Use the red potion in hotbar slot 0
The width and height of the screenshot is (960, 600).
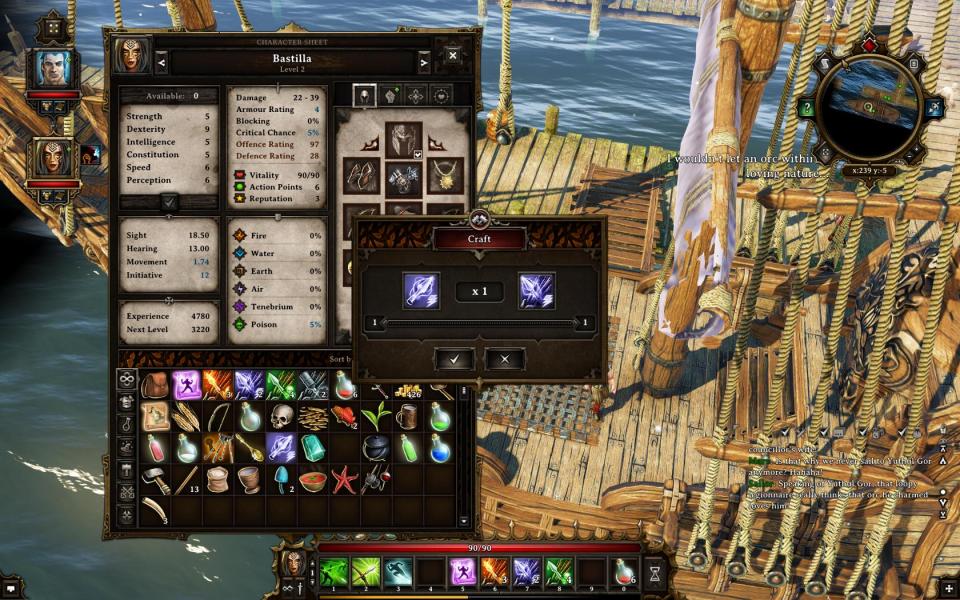[624, 572]
